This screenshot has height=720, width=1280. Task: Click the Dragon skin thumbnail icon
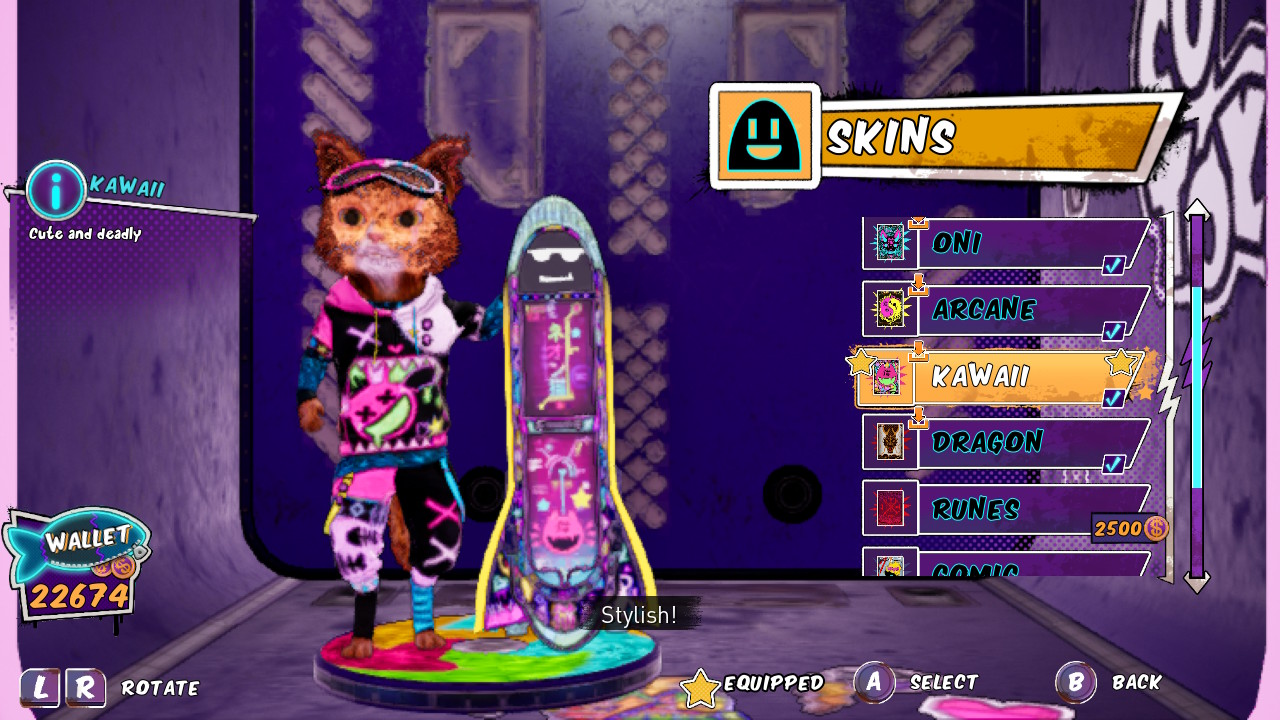pos(890,441)
